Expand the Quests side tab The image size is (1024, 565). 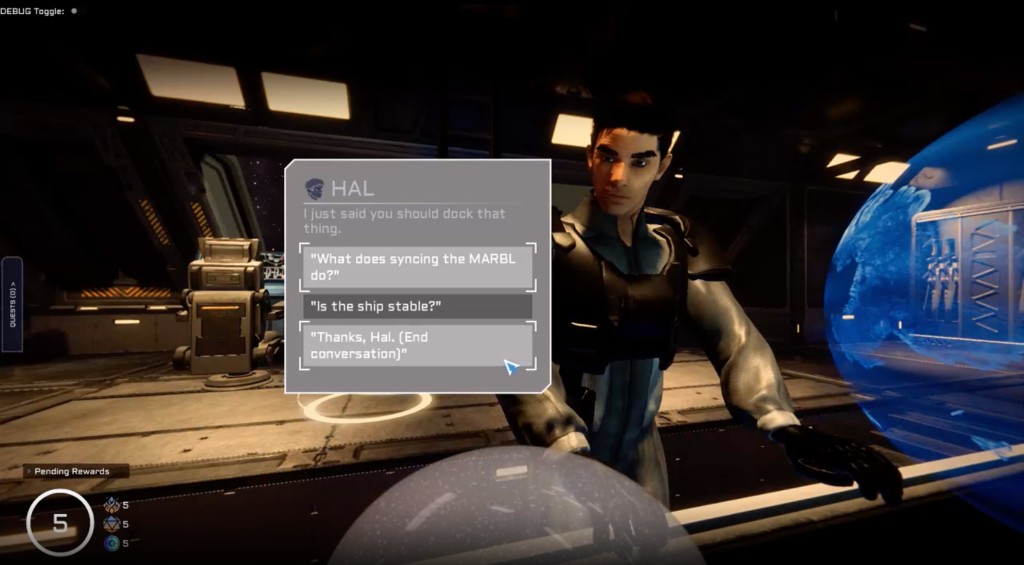pyautogui.click(x=12, y=303)
